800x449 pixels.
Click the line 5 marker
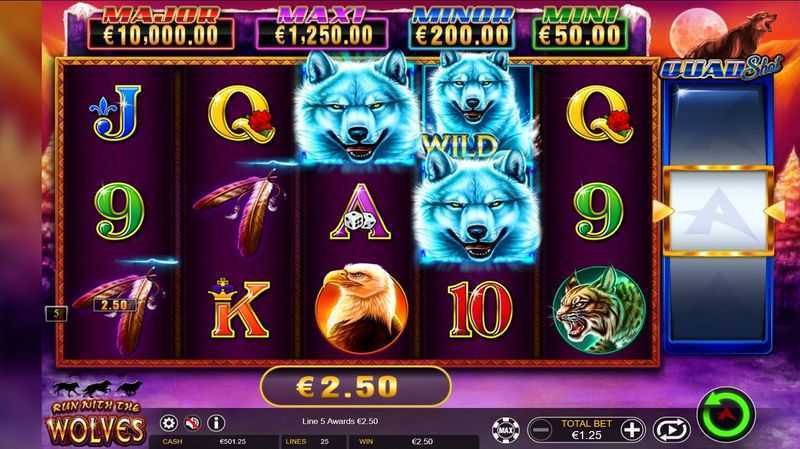57,313
